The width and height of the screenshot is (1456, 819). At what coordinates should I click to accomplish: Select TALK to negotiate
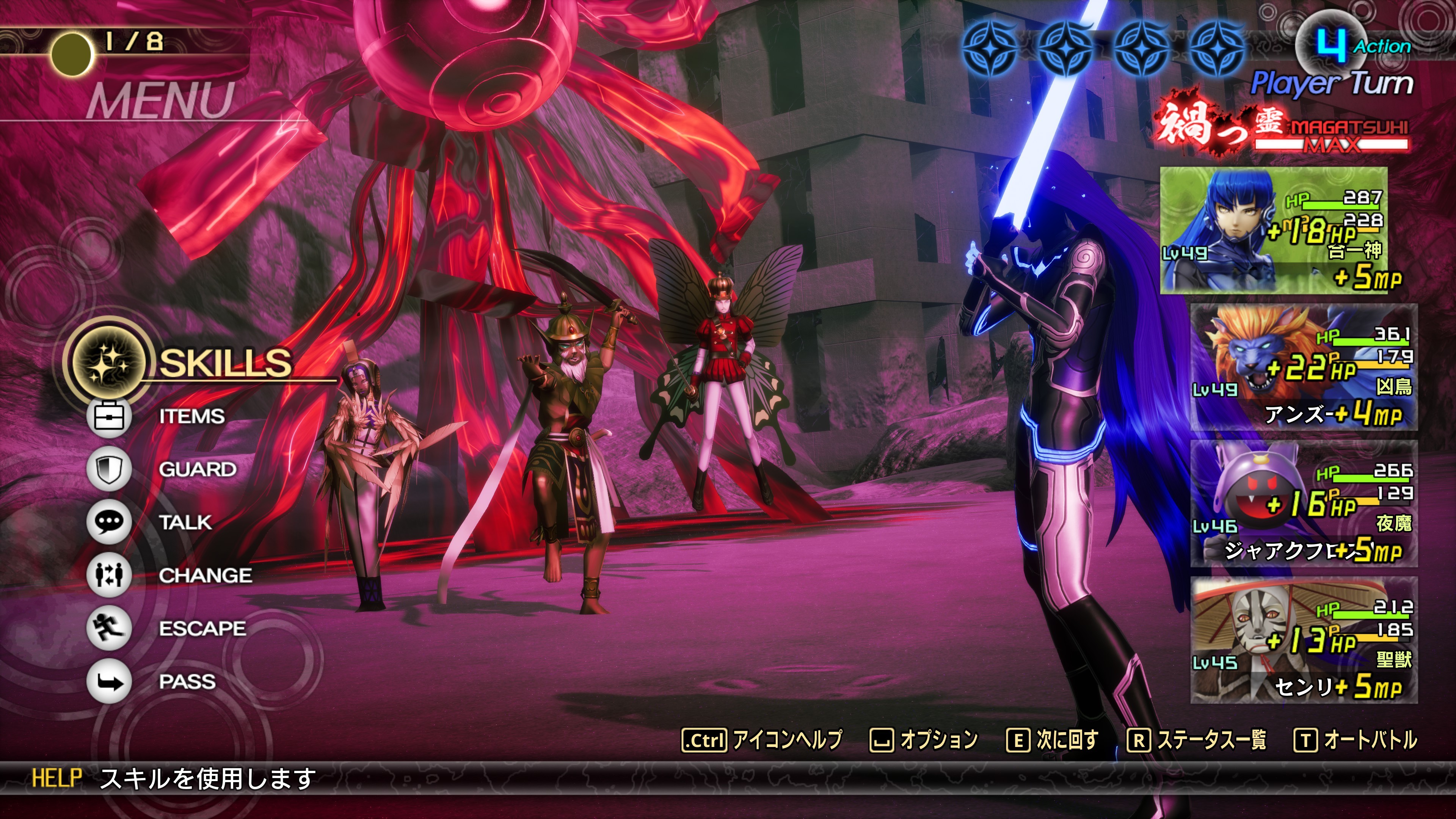(185, 522)
